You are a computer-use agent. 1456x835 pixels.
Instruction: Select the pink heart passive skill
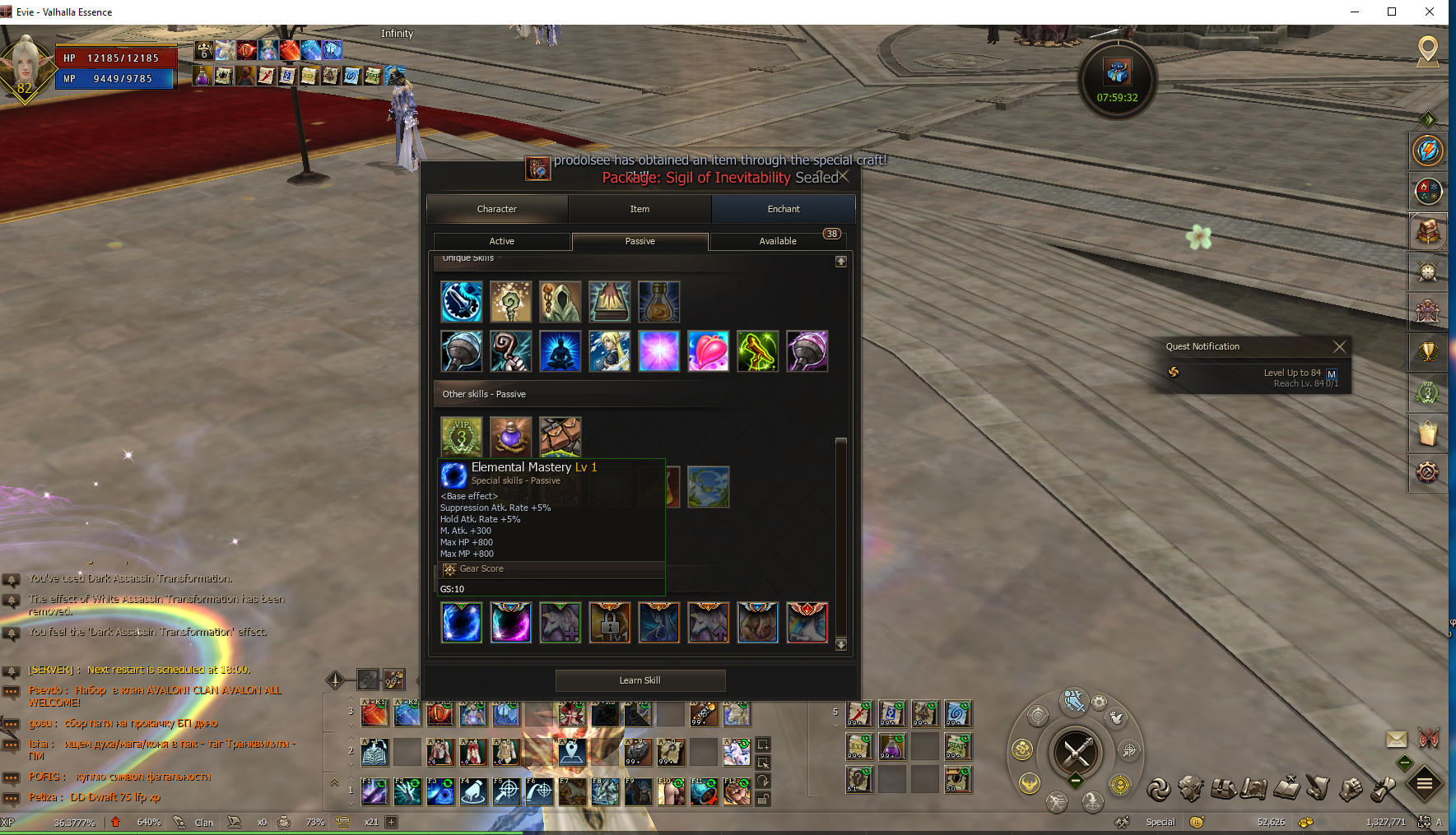point(708,351)
